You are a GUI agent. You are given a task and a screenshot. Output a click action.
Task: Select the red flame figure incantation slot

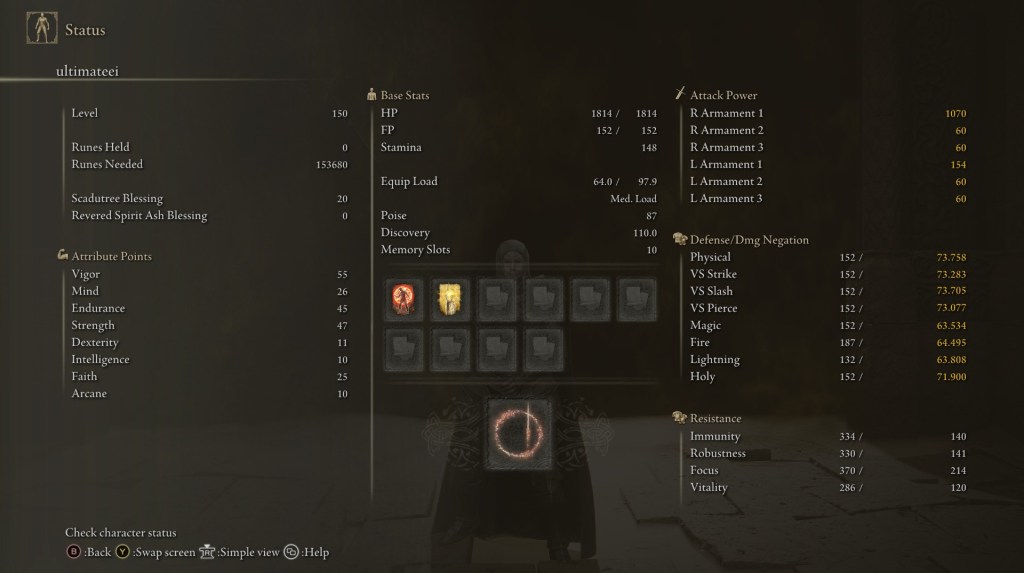coord(403,299)
